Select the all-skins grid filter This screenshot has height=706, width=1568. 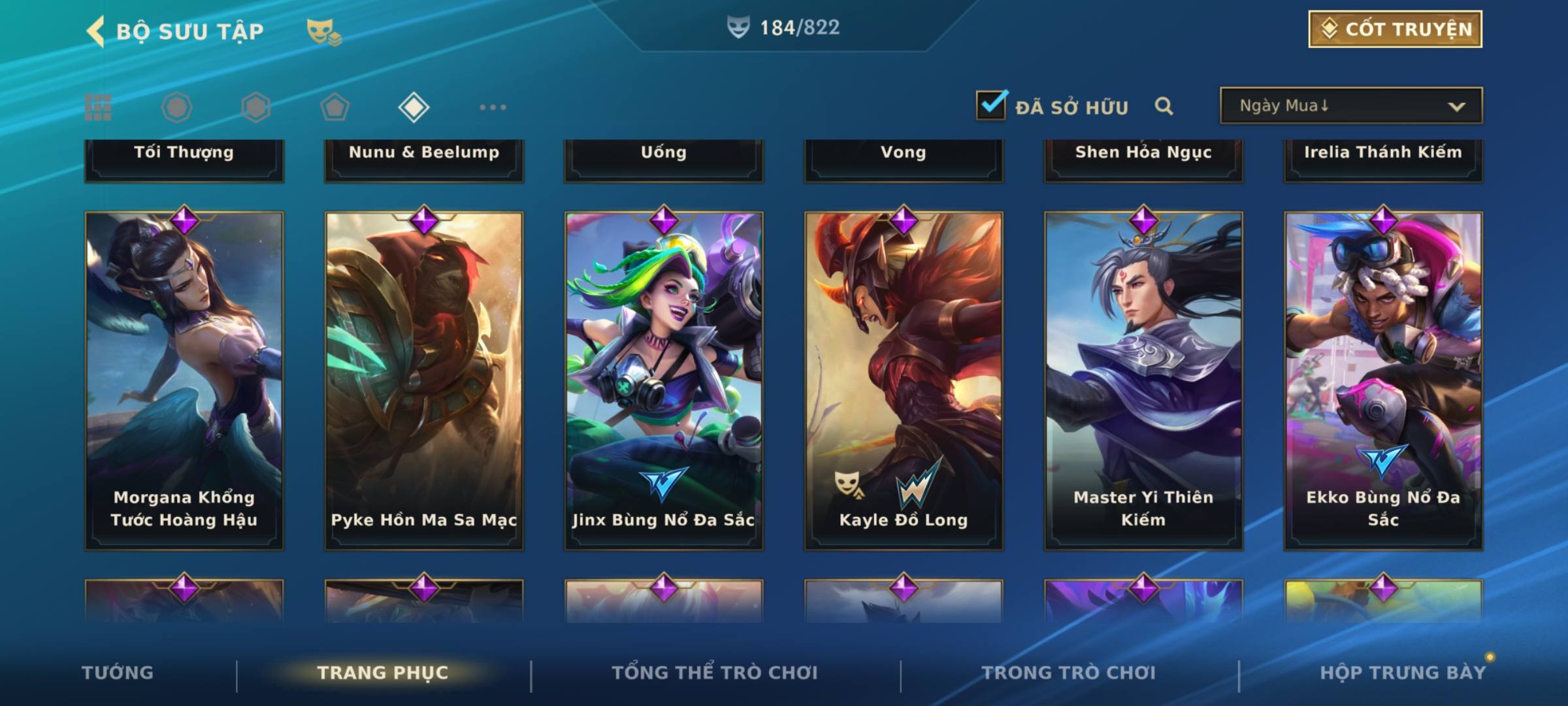tap(98, 107)
